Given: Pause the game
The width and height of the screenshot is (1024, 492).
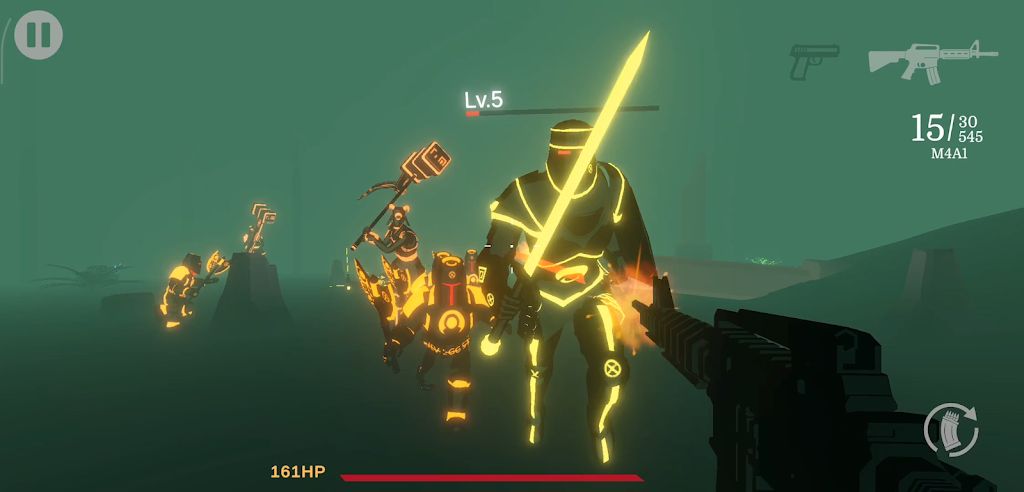Looking at the screenshot, I should [38, 35].
